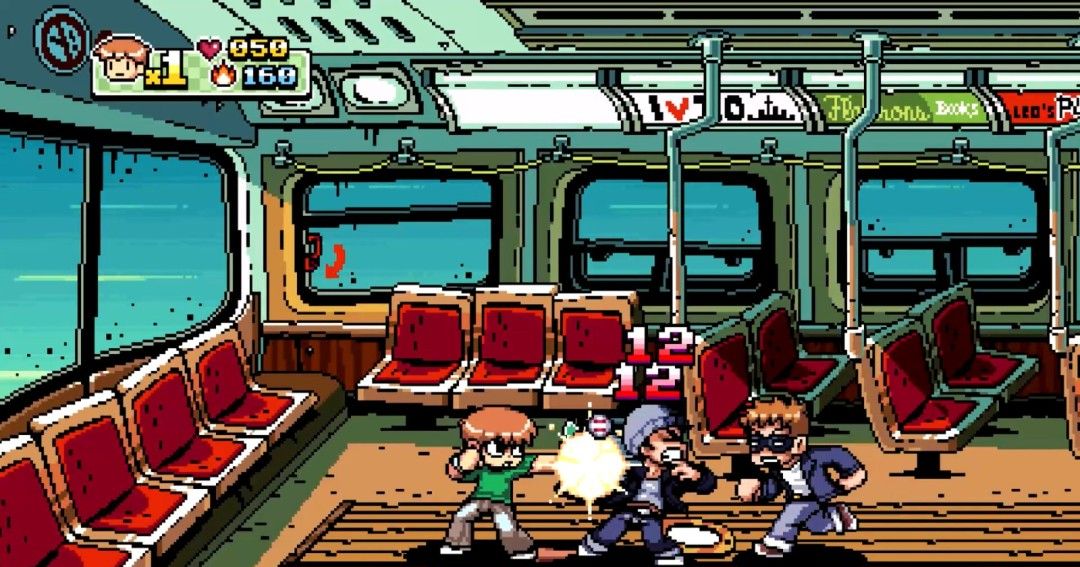Click Scott's player portrait in the HUD
Viewport: 1080px width, 567px height.
(121, 60)
